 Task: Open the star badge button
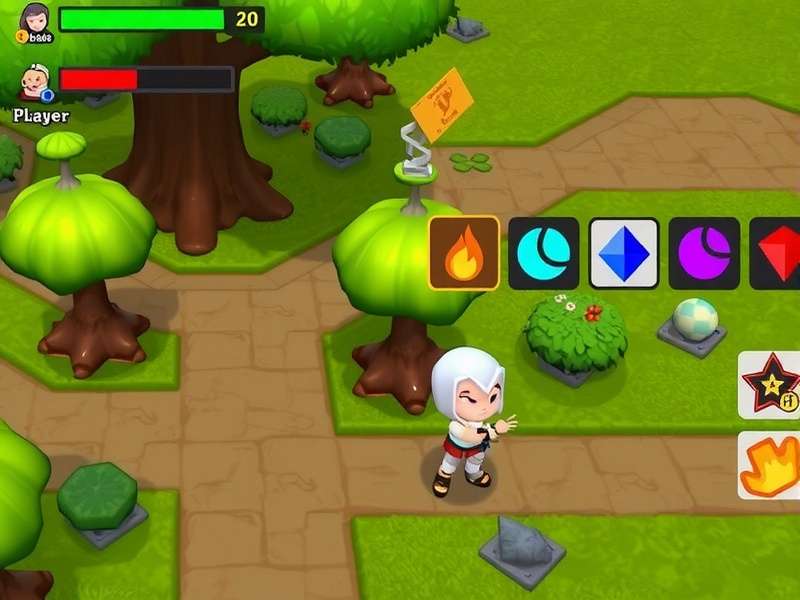pyautogui.click(x=770, y=385)
